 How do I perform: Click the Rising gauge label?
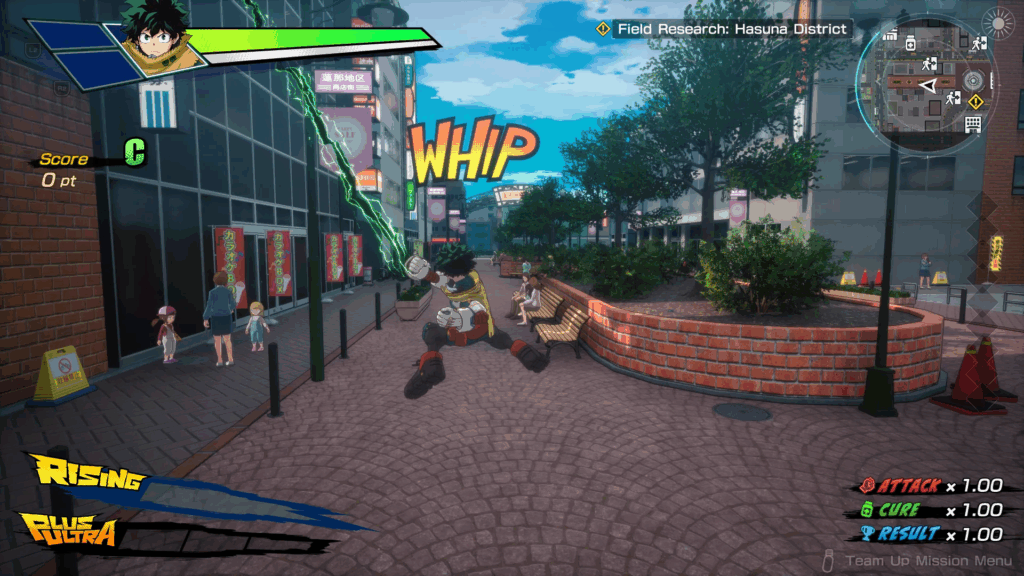[x=86, y=474]
